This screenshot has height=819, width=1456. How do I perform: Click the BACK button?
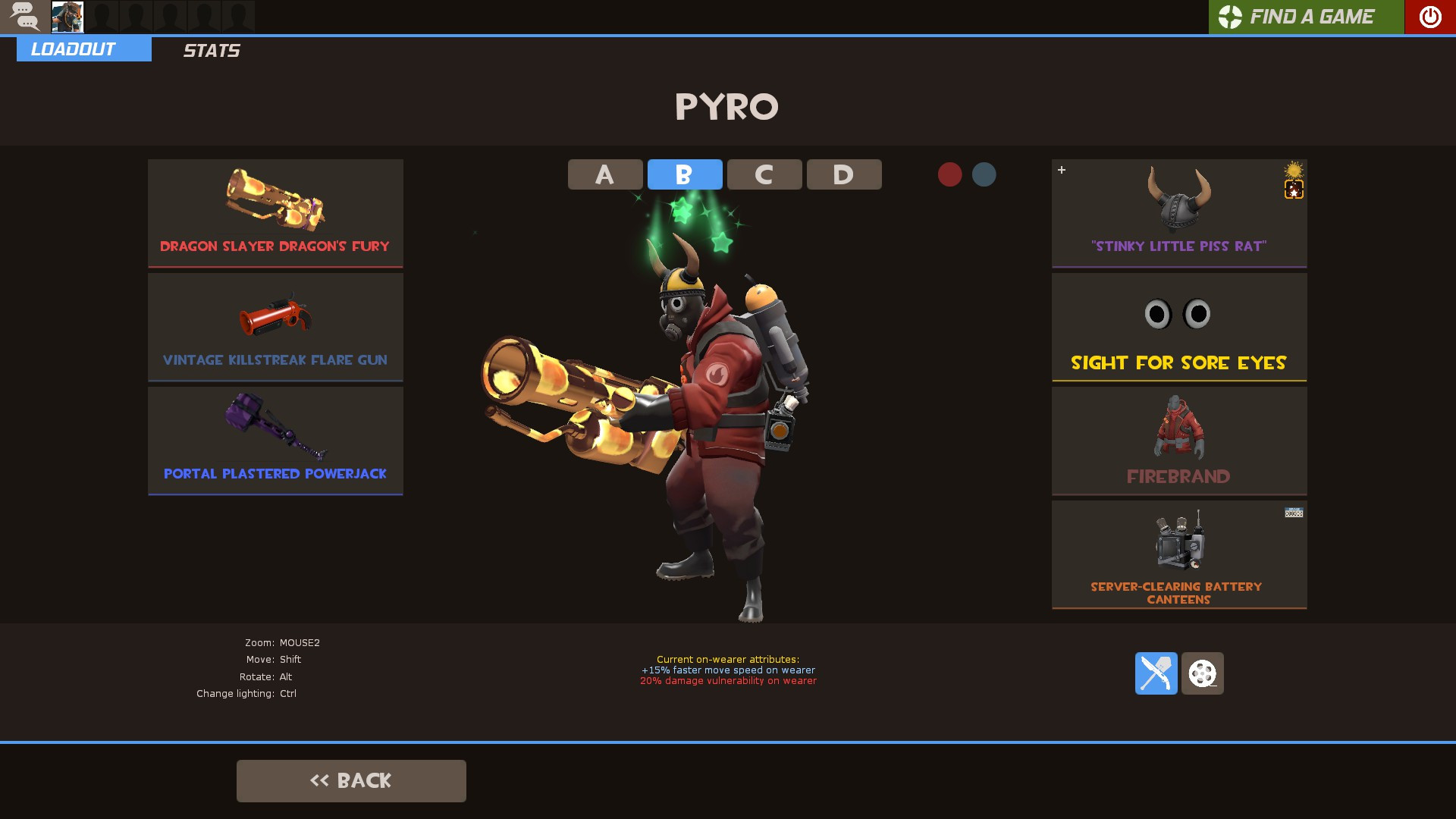[351, 780]
